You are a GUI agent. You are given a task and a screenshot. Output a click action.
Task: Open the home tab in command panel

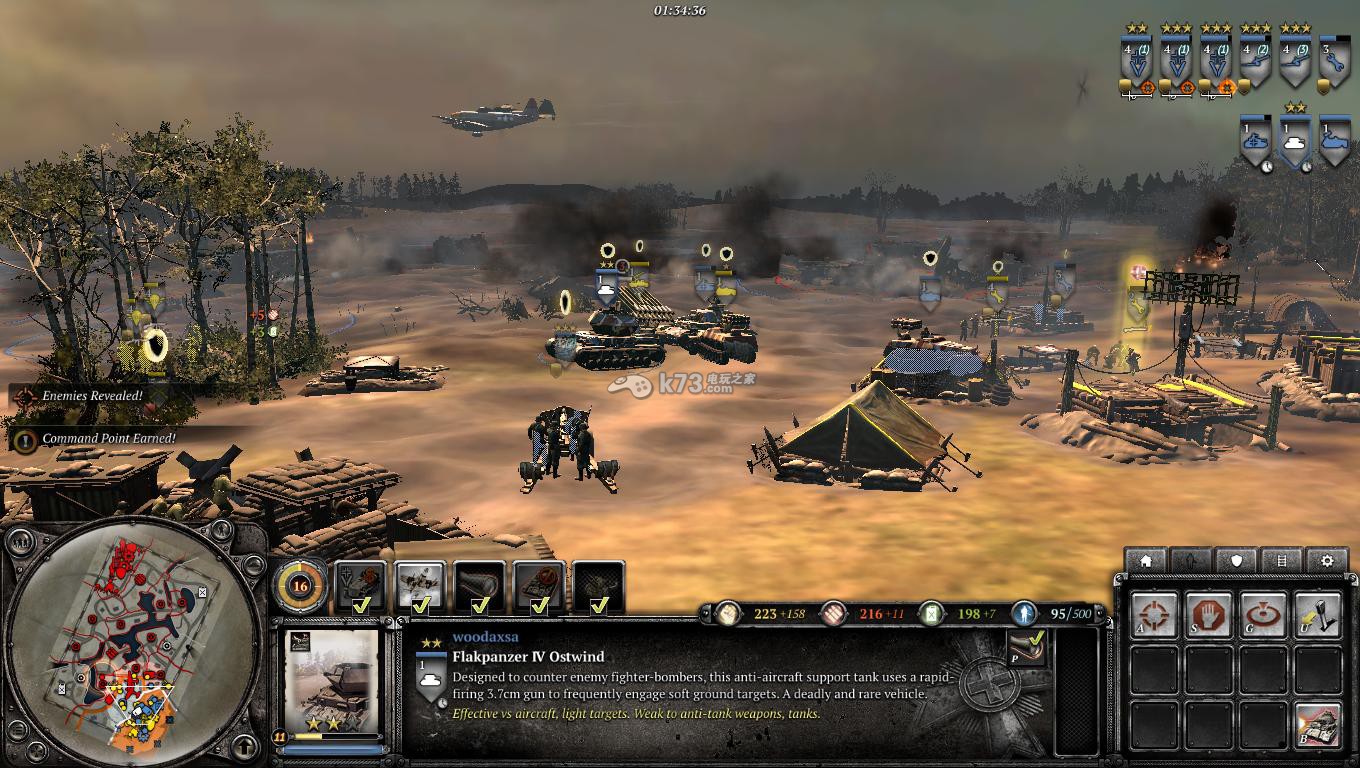tap(1146, 561)
